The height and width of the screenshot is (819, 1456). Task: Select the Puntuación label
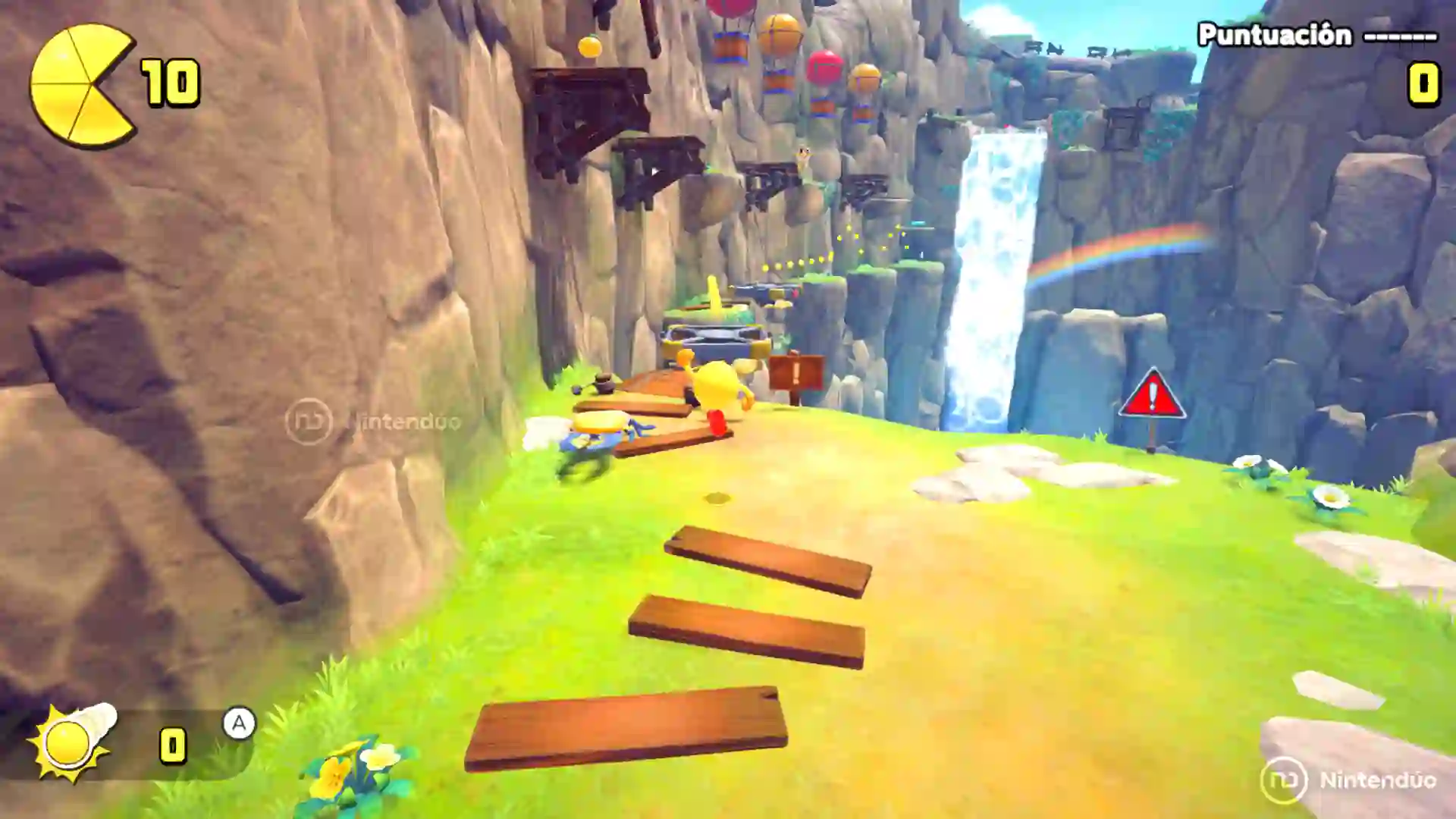[1276, 33]
